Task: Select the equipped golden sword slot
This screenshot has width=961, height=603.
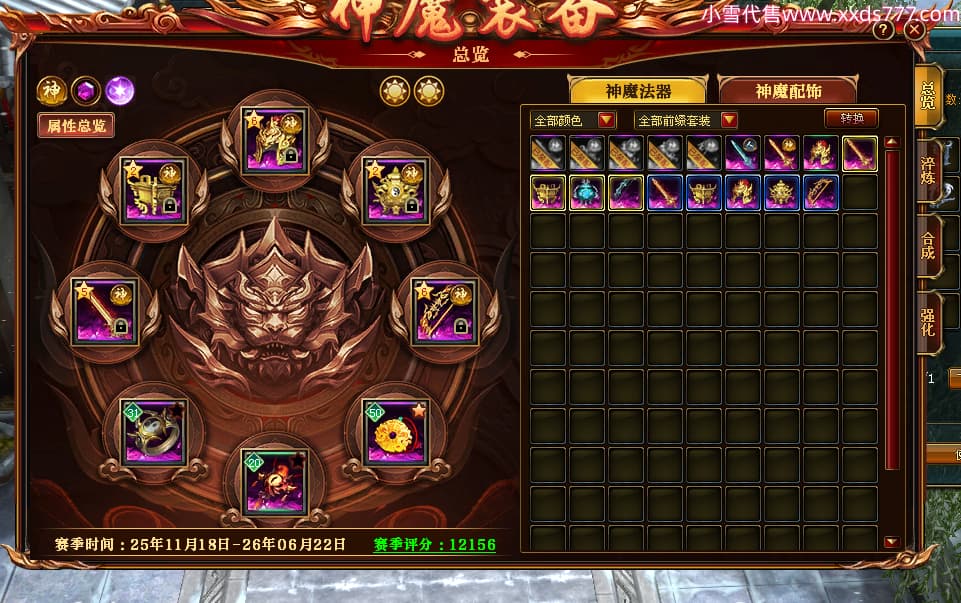Action: coord(103,311)
